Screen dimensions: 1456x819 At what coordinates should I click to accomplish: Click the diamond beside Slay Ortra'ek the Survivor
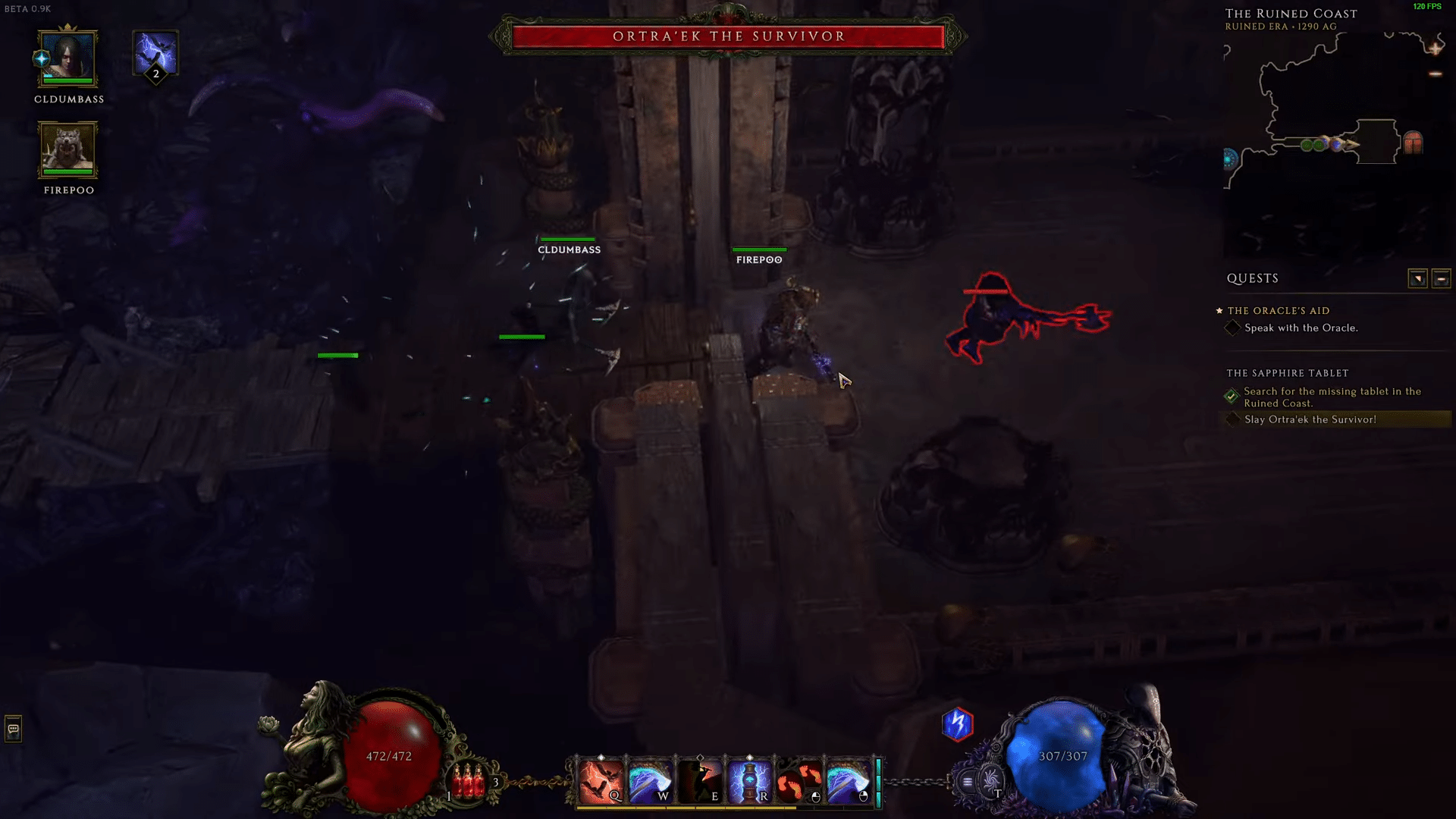coord(1232,419)
